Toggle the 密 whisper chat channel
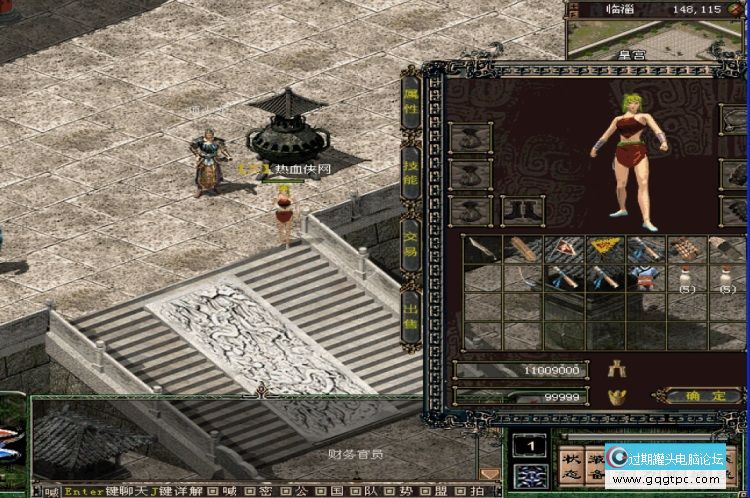Screen dimensions: 750x498 click(x=266, y=491)
